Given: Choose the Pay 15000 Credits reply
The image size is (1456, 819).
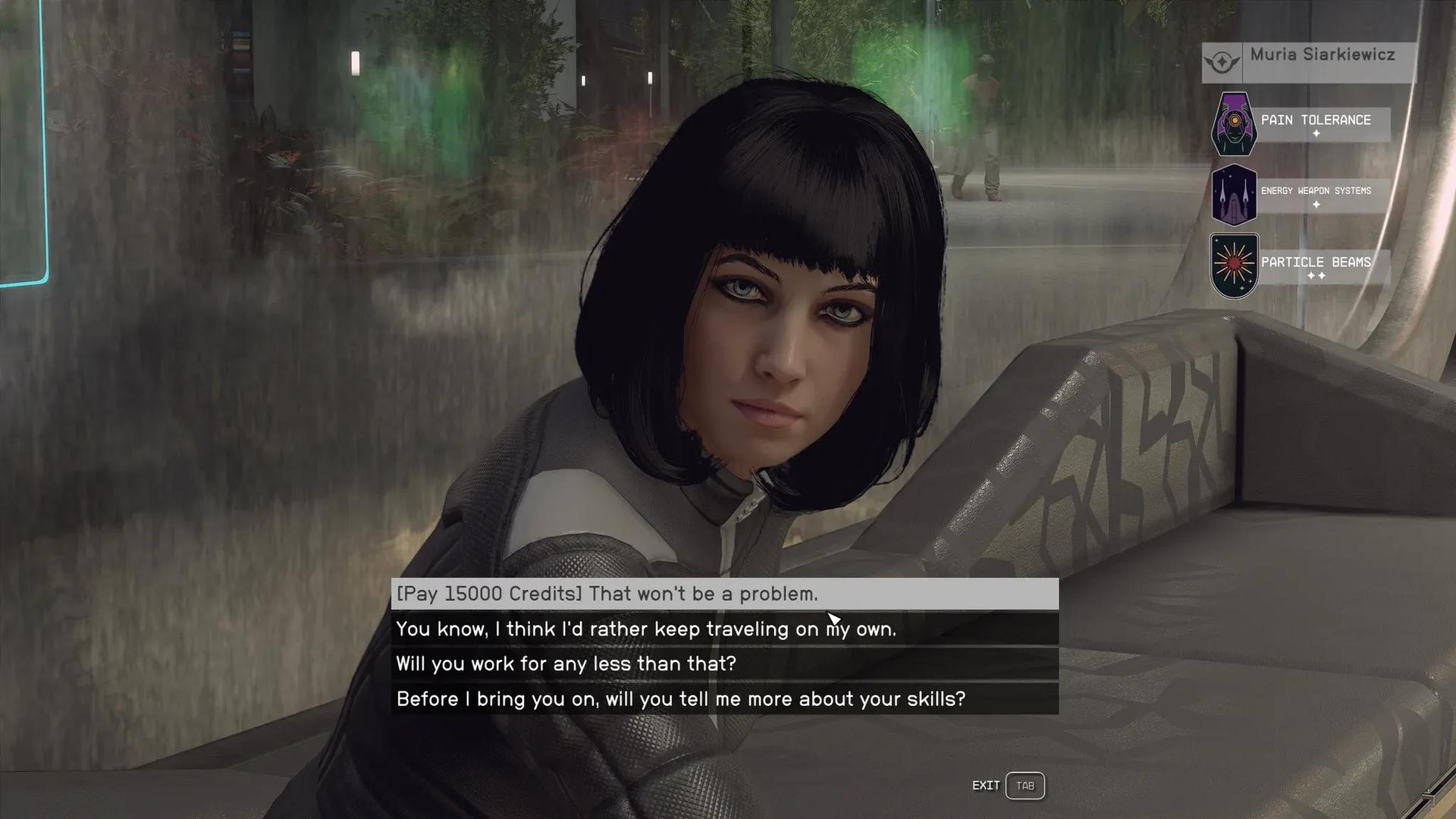Looking at the screenshot, I should coord(724,594).
